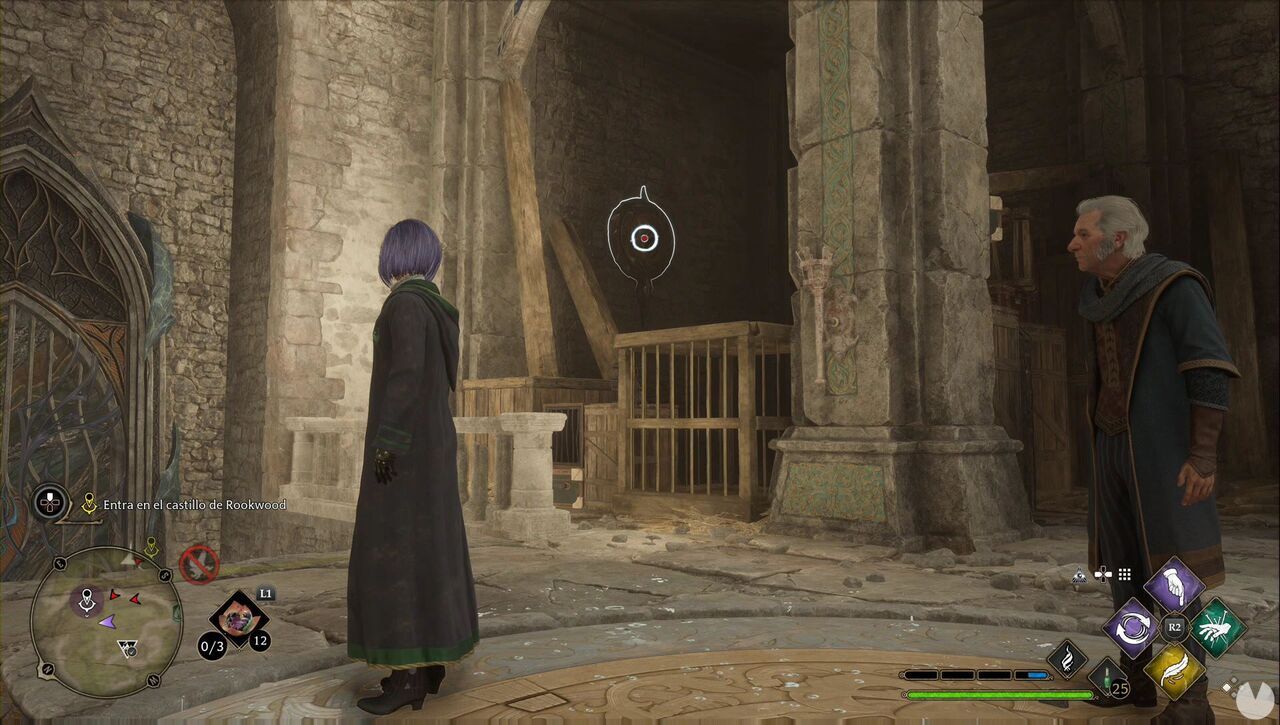The image size is (1280, 725).
Task: Select the purple circular-arrows spell
Action: pyautogui.click(x=1134, y=628)
